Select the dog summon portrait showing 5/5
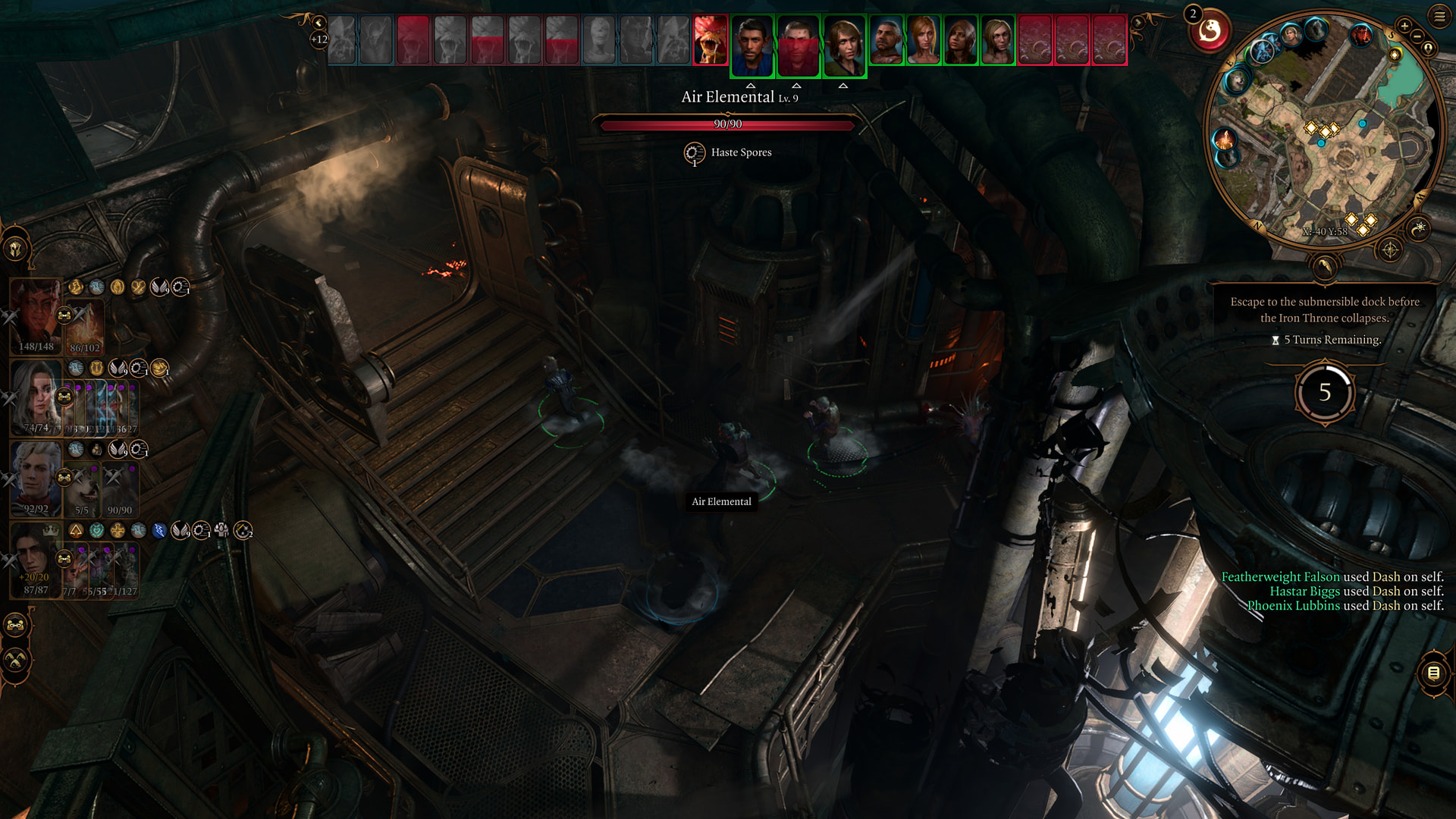 82,489
